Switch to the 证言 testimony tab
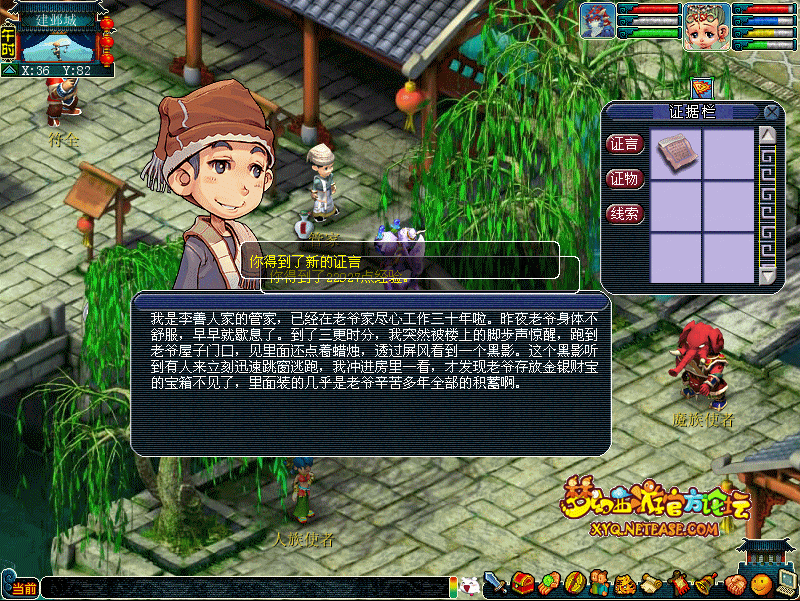800x601 pixels. [625, 144]
